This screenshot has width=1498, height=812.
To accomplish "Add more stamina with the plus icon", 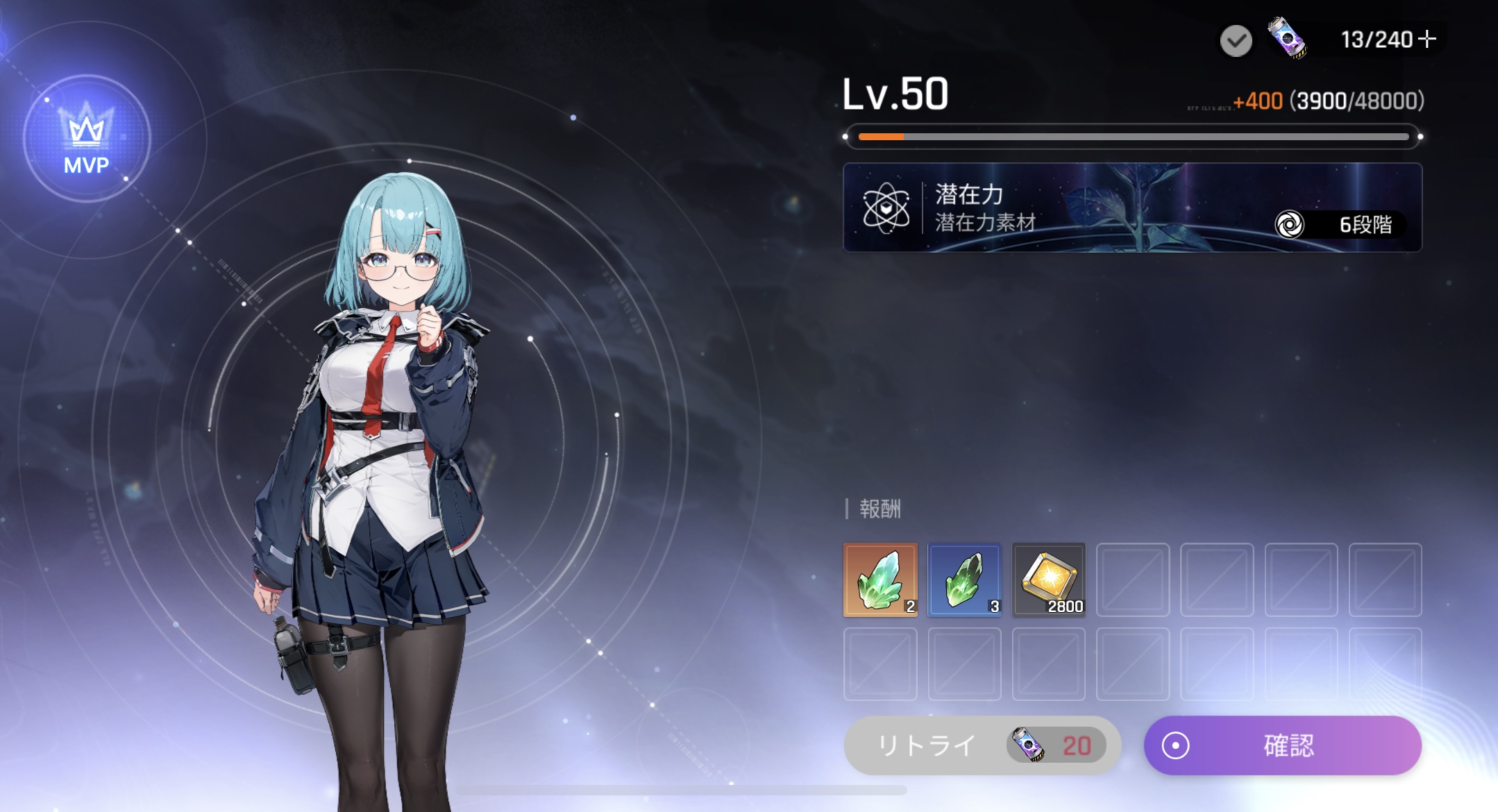I will click(1427, 39).
